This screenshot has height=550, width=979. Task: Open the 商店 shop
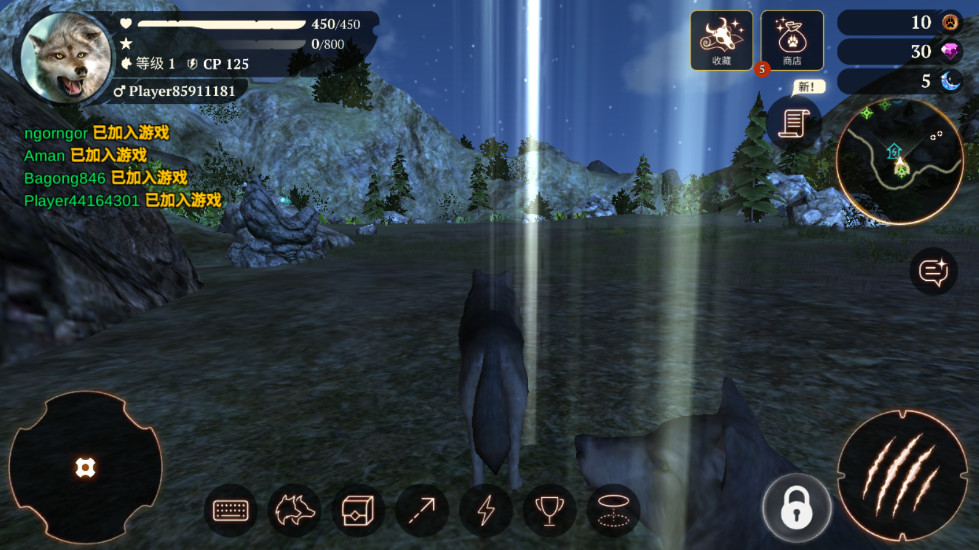point(792,40)
